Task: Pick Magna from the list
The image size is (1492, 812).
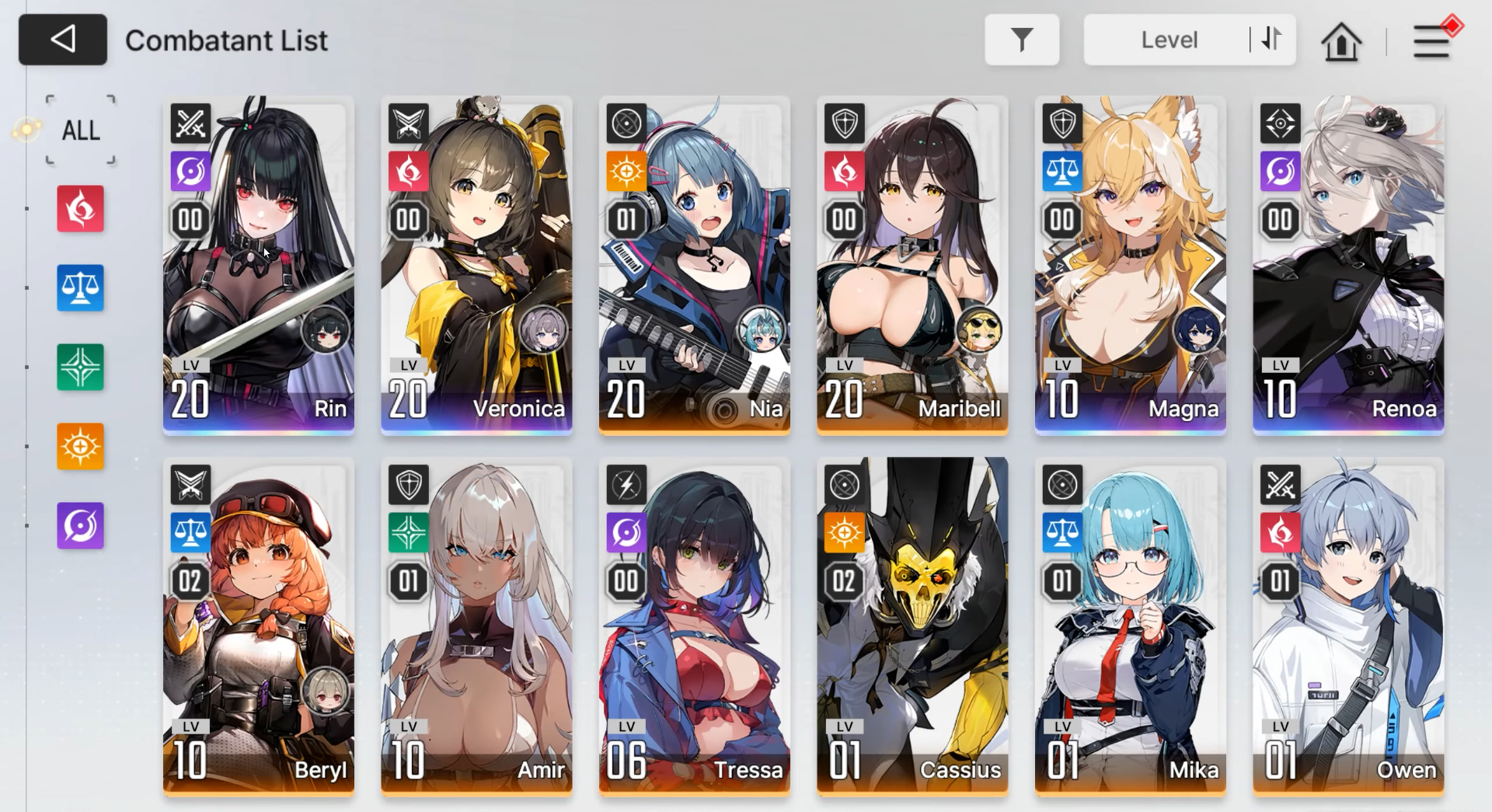Action: [x=1131, y=264]
